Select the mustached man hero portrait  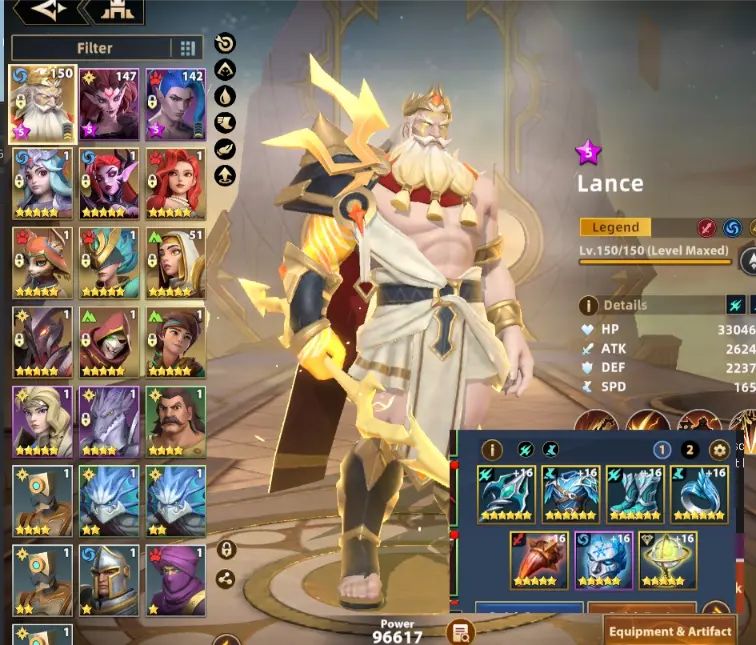[176, 421]
